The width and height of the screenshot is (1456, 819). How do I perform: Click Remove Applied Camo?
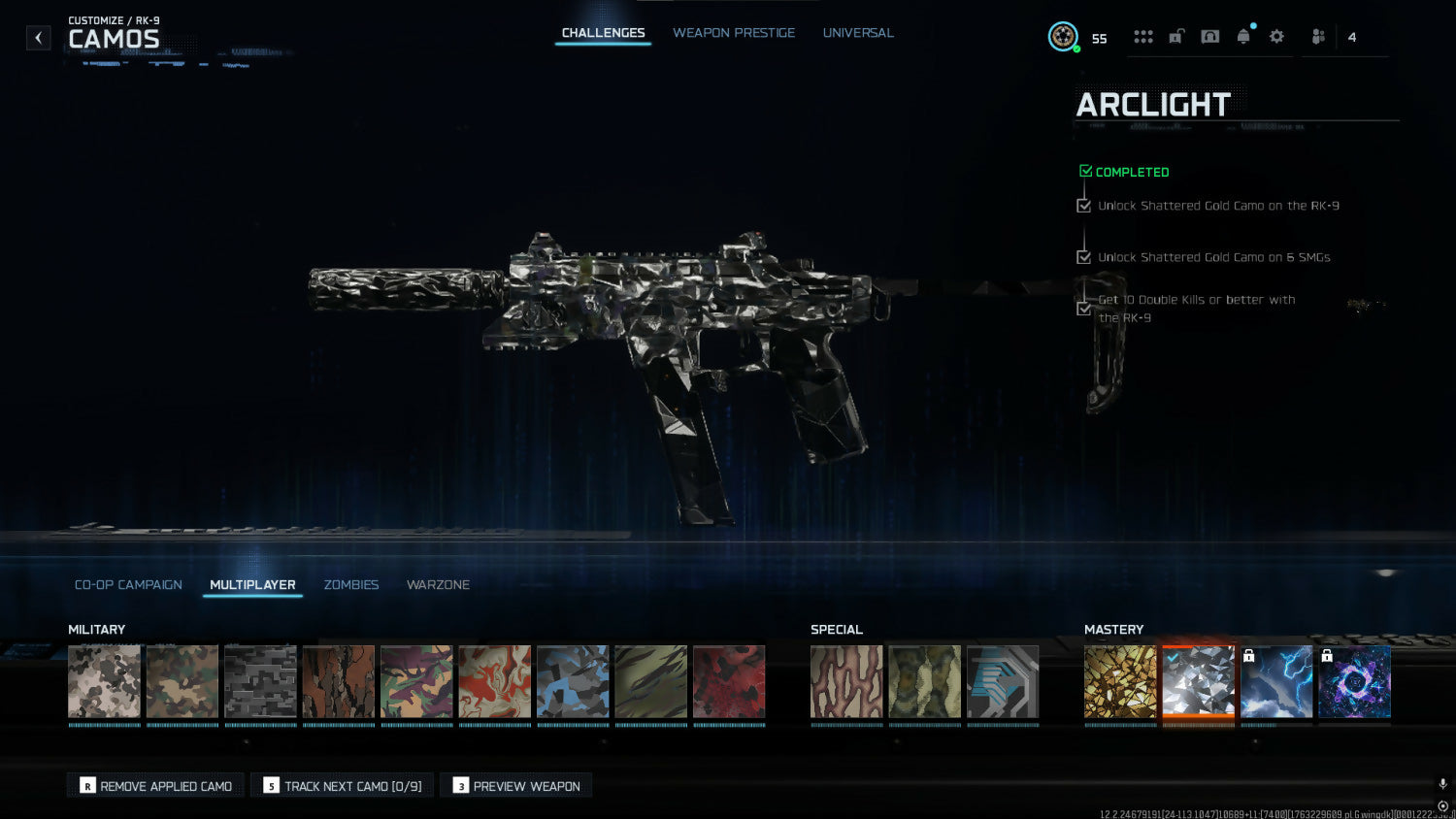156,786
